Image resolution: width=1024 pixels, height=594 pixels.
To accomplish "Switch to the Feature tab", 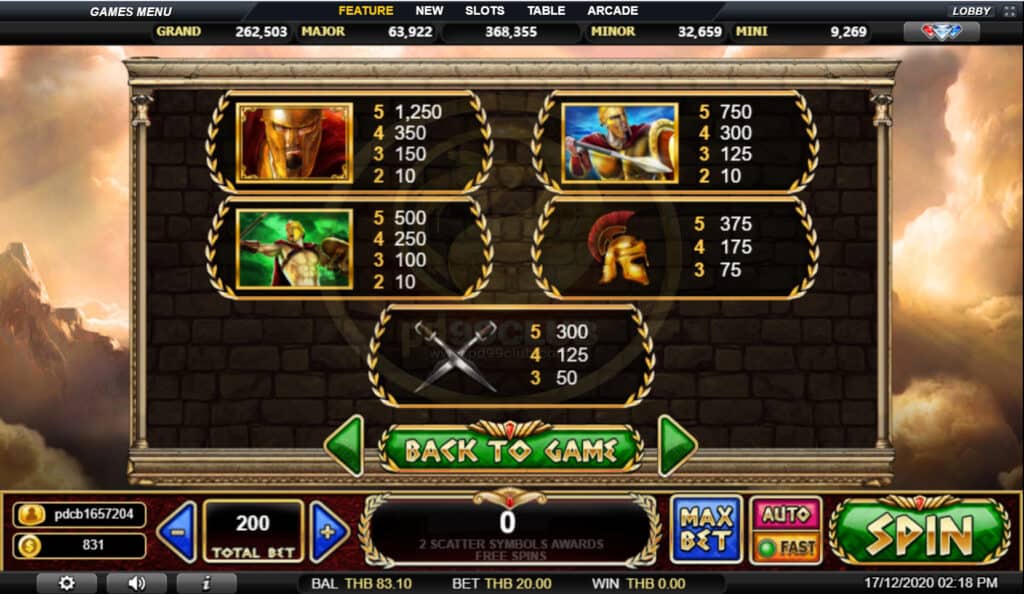I will [x=365, y=11].
